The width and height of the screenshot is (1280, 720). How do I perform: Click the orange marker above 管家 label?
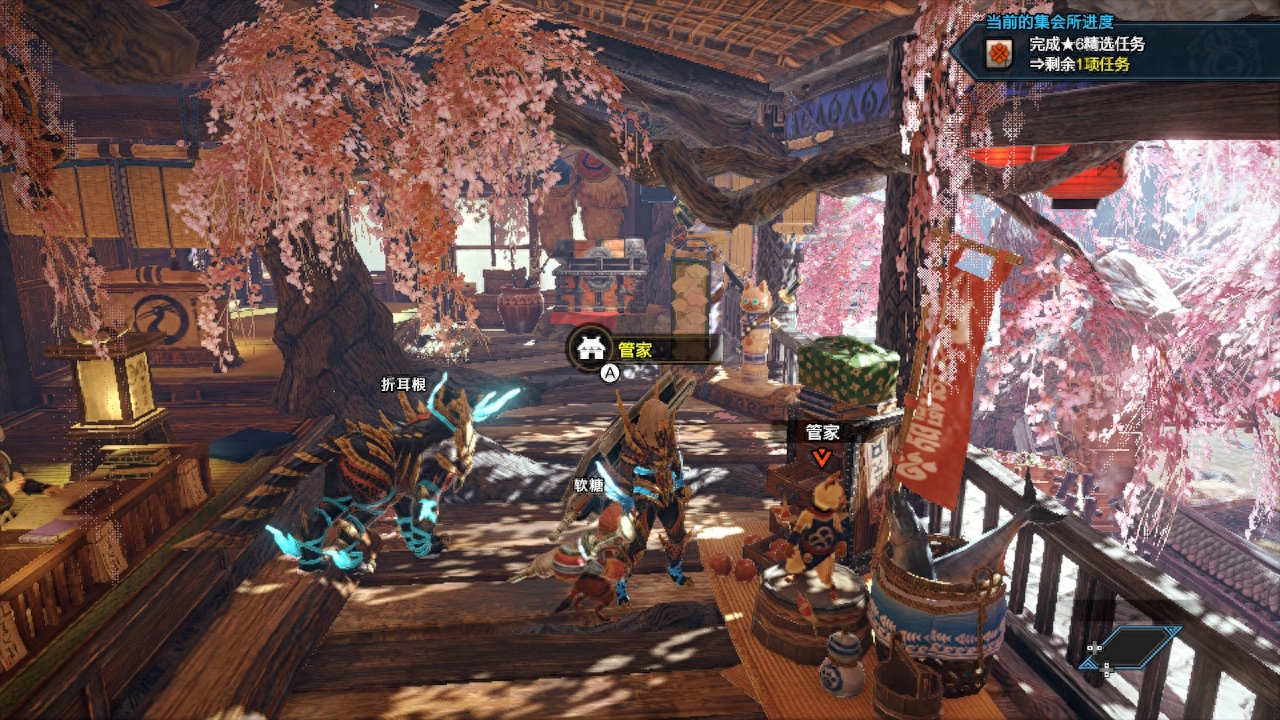coord(822,458)
